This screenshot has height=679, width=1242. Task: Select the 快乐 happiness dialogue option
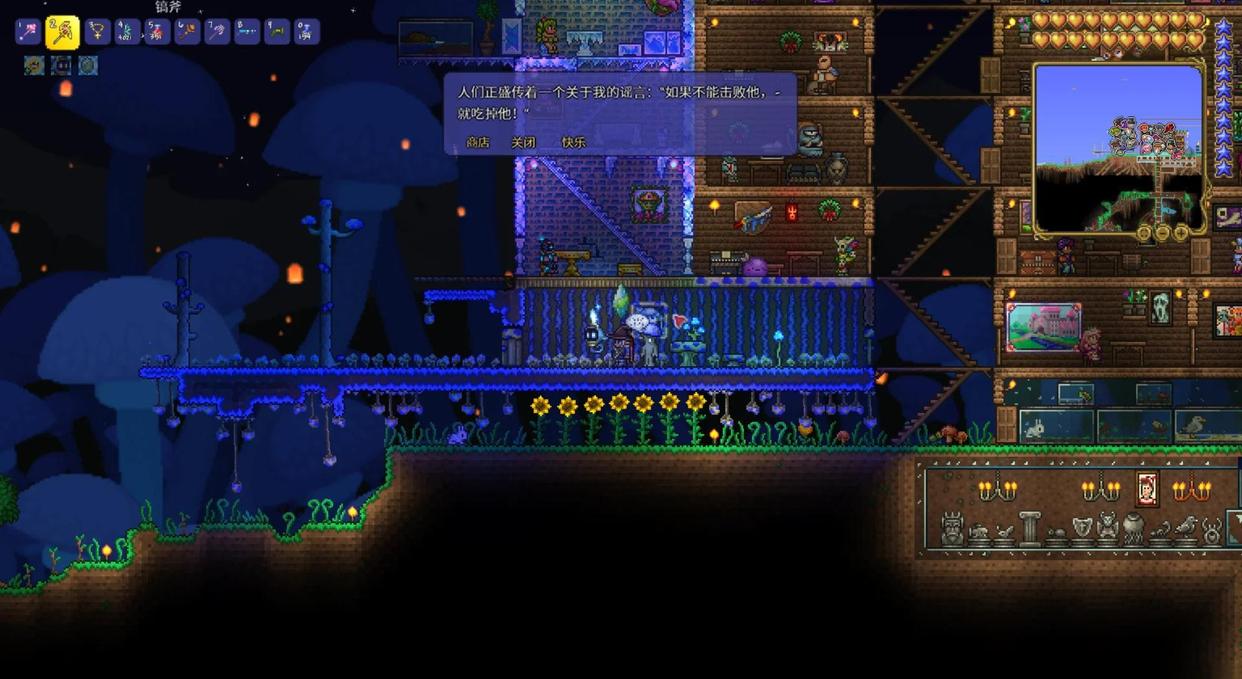click(573, 142)
